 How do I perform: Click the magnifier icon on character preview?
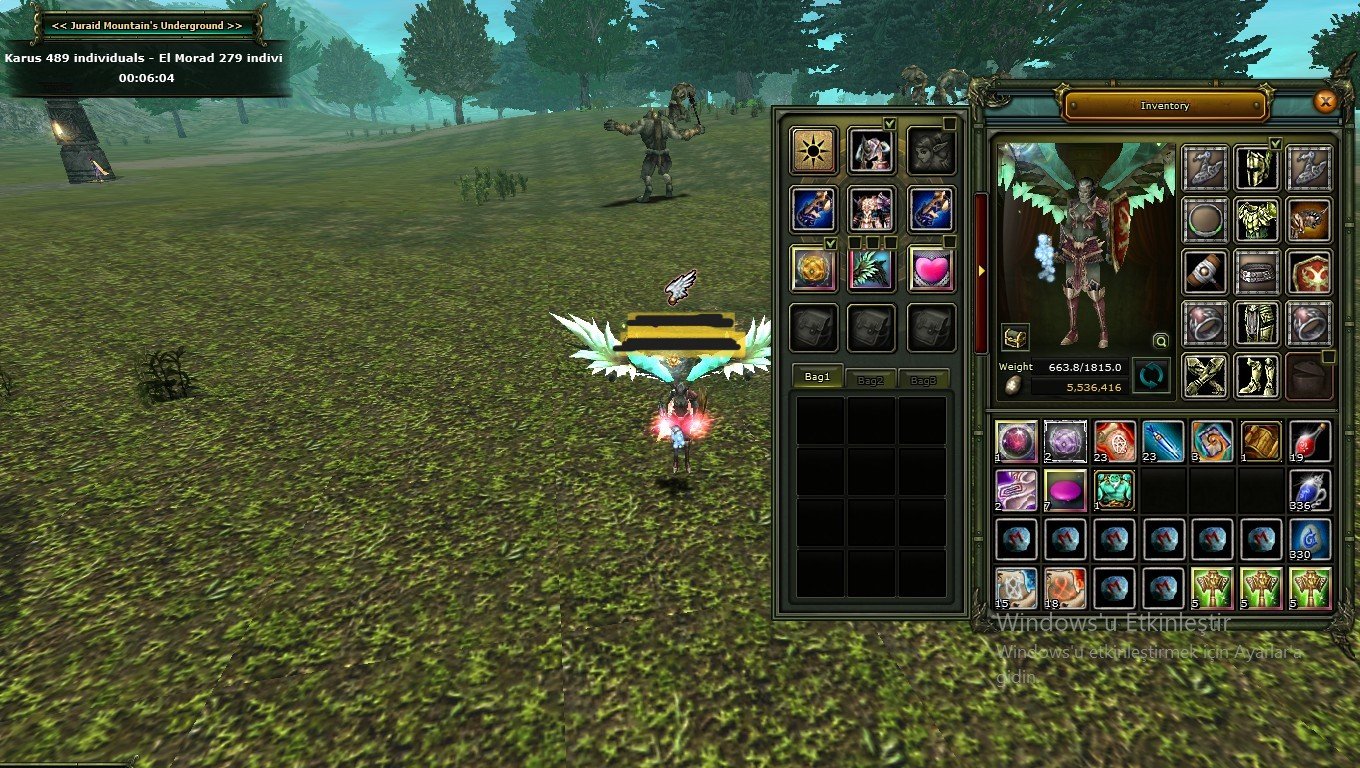pos(1160,340)
